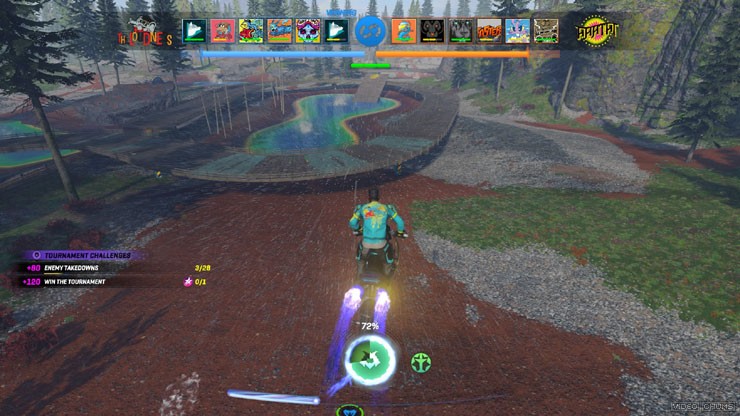Select the orange portrait with blue figure

pos(404,31)
